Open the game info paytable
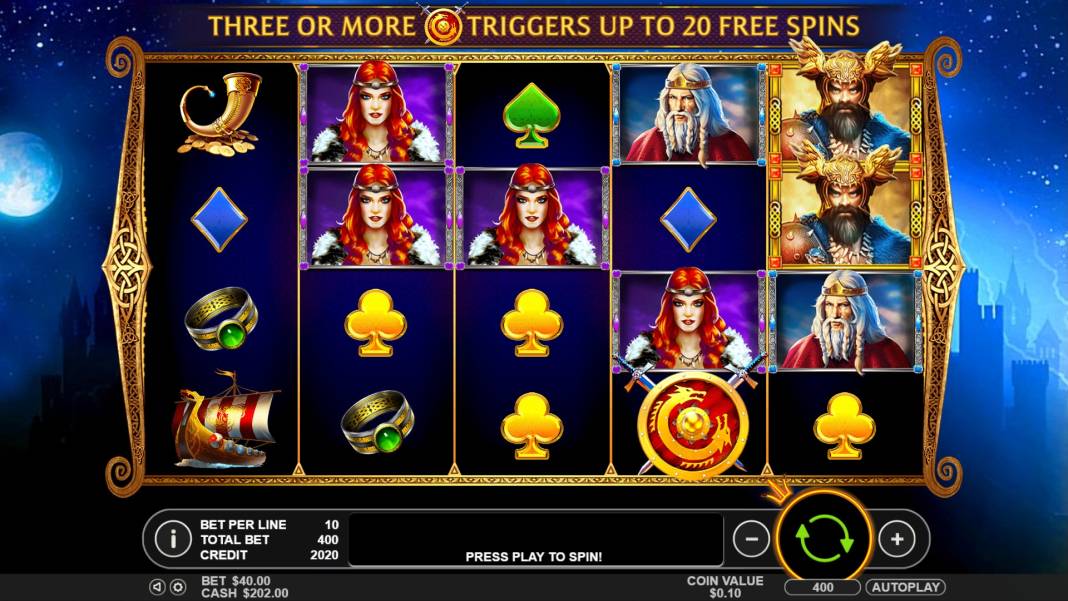Viewport: 1068px width, 601px height. [173, 539]
